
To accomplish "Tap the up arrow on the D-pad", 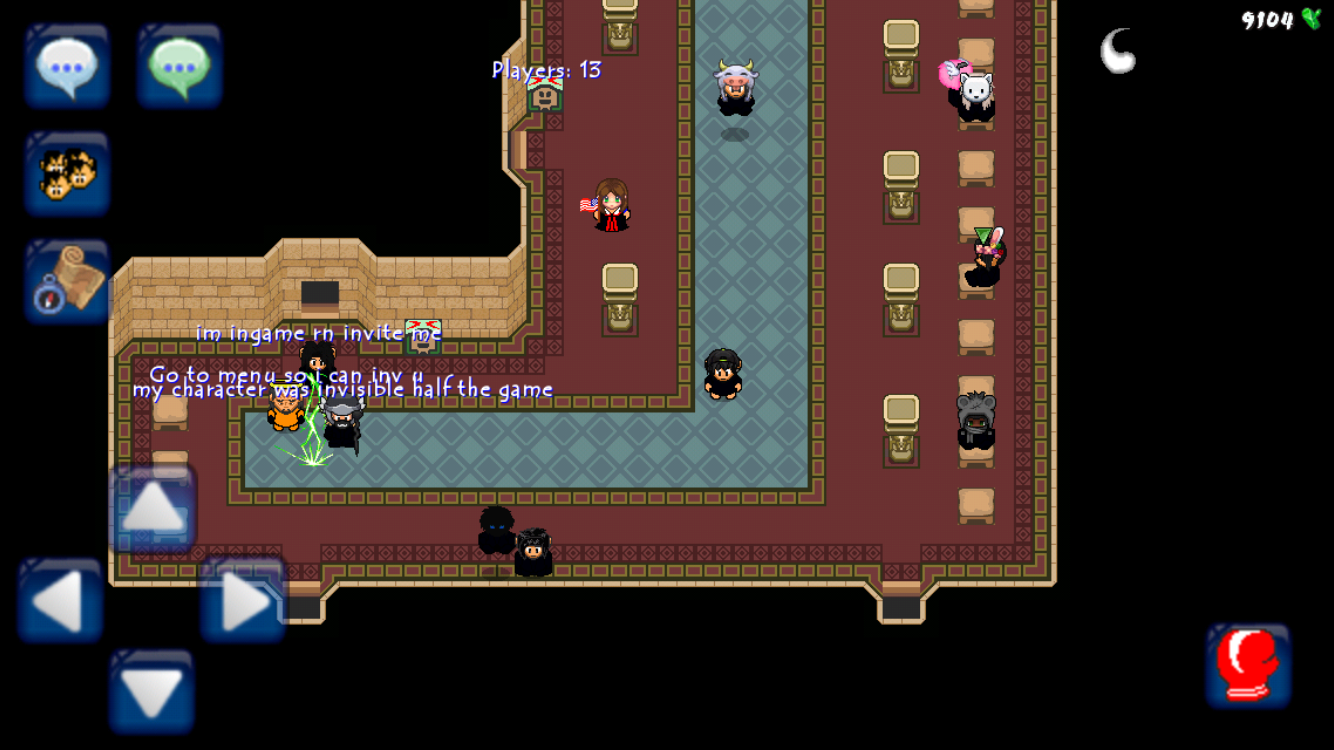I will tap(153, 508).
